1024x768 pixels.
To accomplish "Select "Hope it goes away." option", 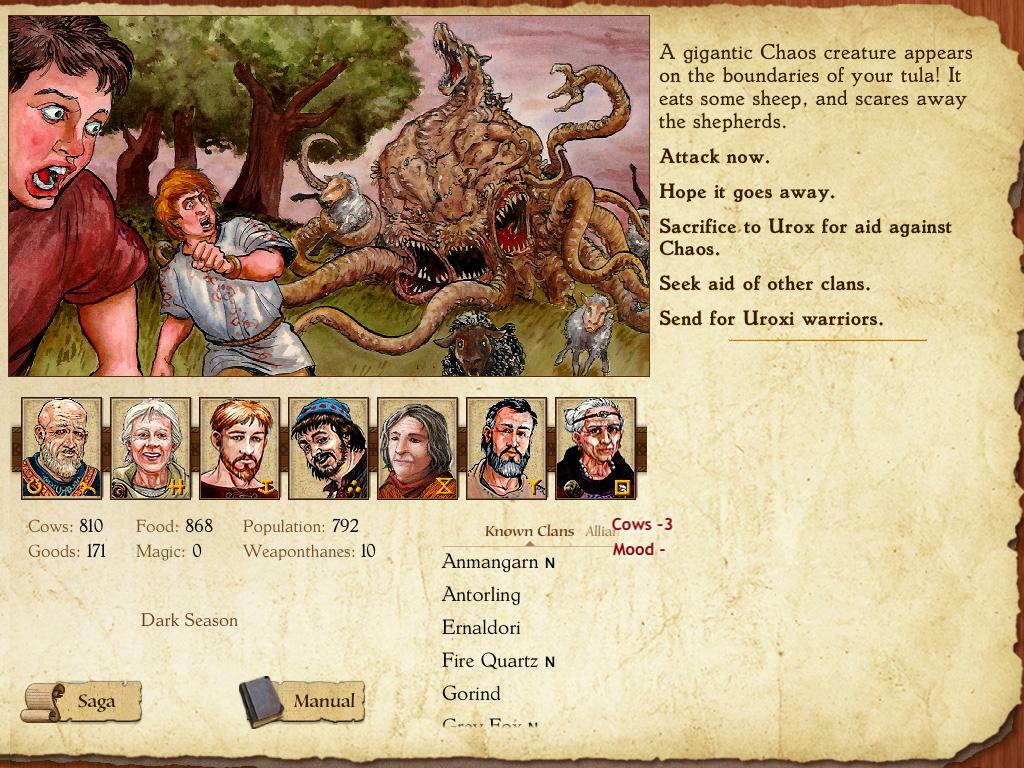I will (746, 192).
